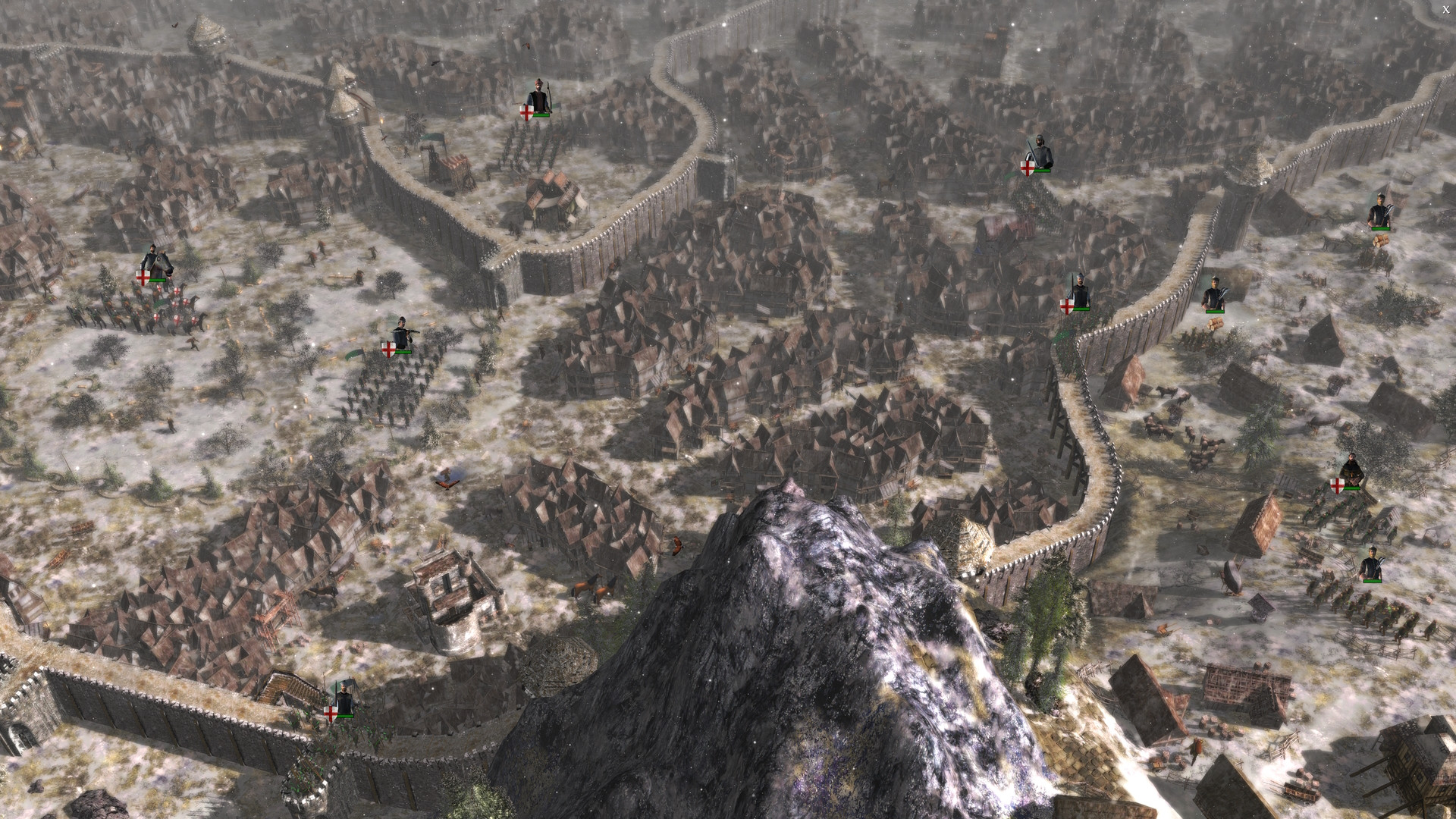The image size is (1456, 819).
Task: Click the green banner flag beside the pikeman formation
Action: pos(353,353)
